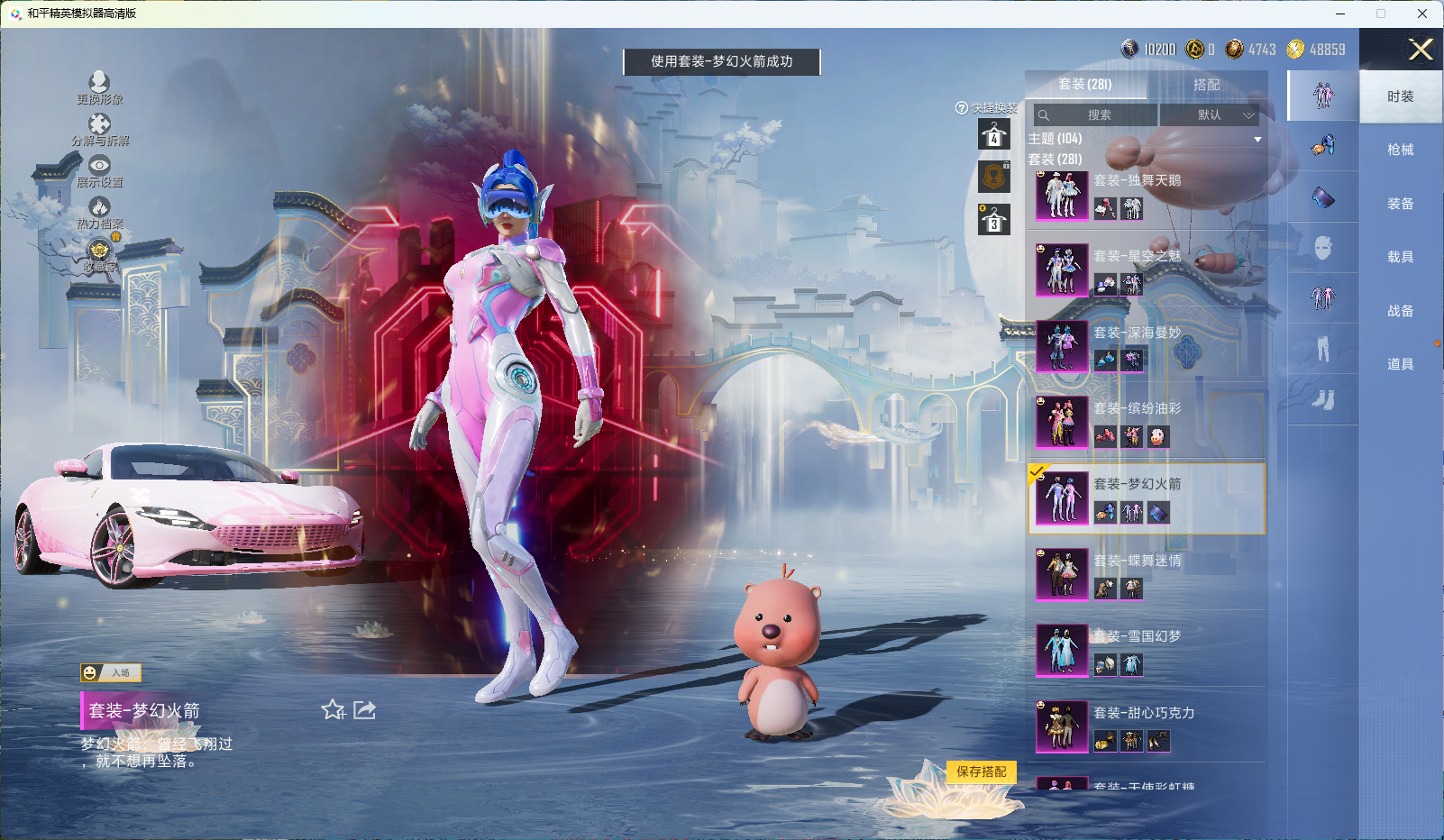Favorite the outfit with the star icon
Viewport: 1444px width, 840px height.
[x=333, y=710]
